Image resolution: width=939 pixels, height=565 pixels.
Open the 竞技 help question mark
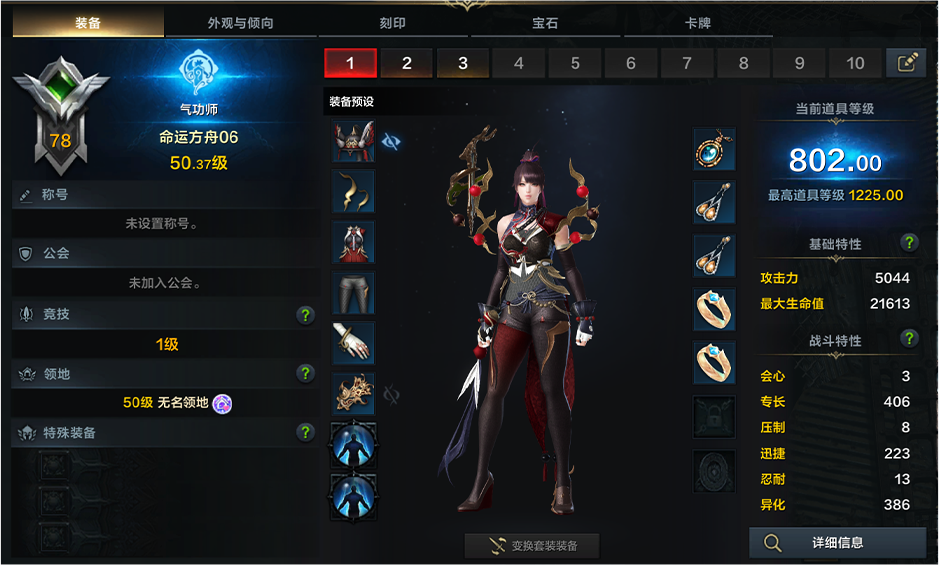click(x=306, y=315)
